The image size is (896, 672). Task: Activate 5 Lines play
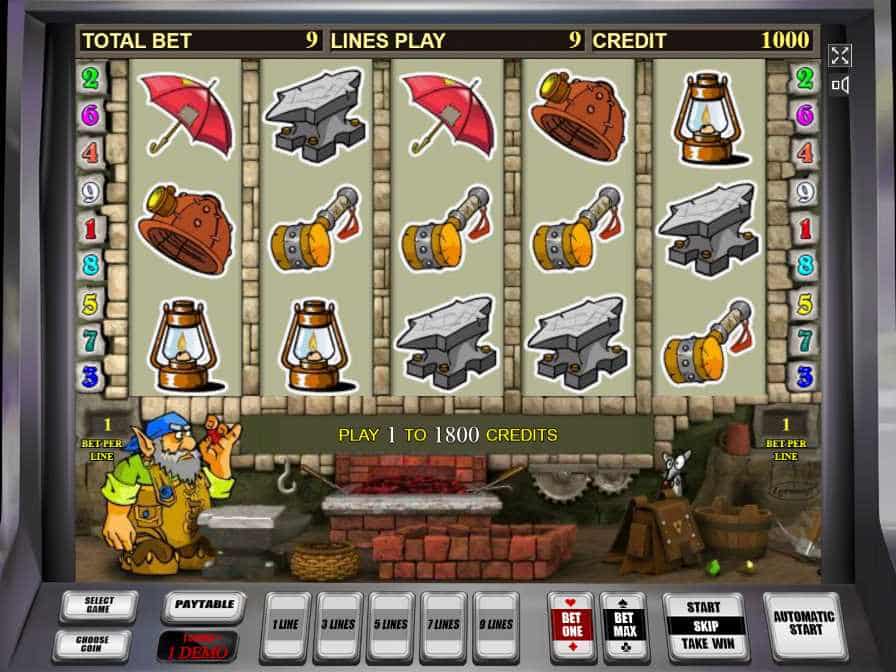click(x=392, y=625)
